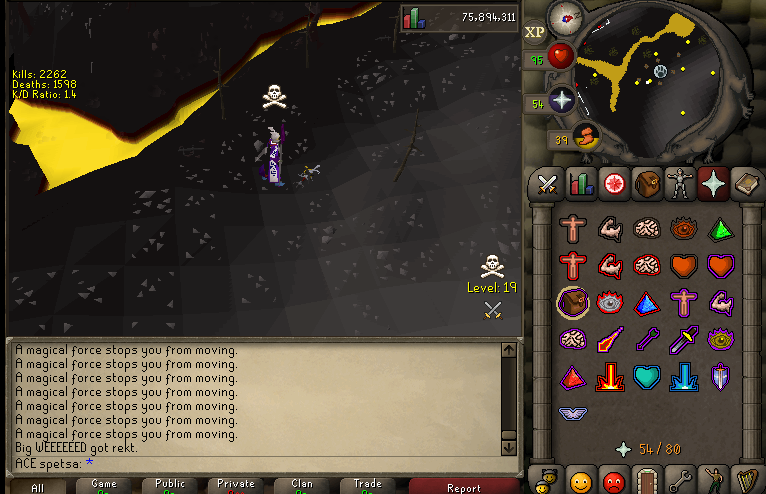This screenshot has width=766, height=494.
Task: Activate the quick-prayers orb
Action: tap(560, 101)
